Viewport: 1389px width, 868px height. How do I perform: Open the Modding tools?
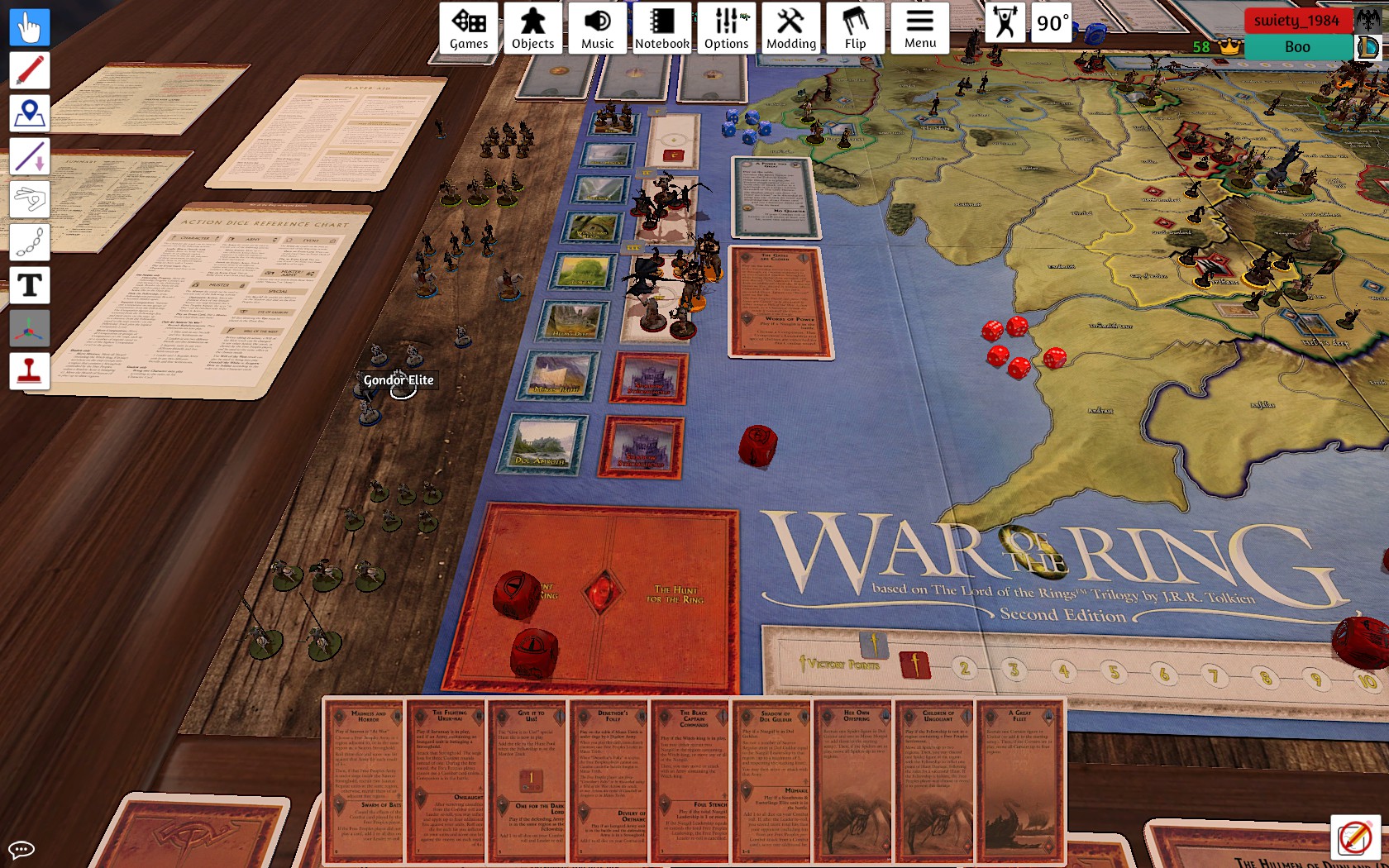[x=790, y=28]
